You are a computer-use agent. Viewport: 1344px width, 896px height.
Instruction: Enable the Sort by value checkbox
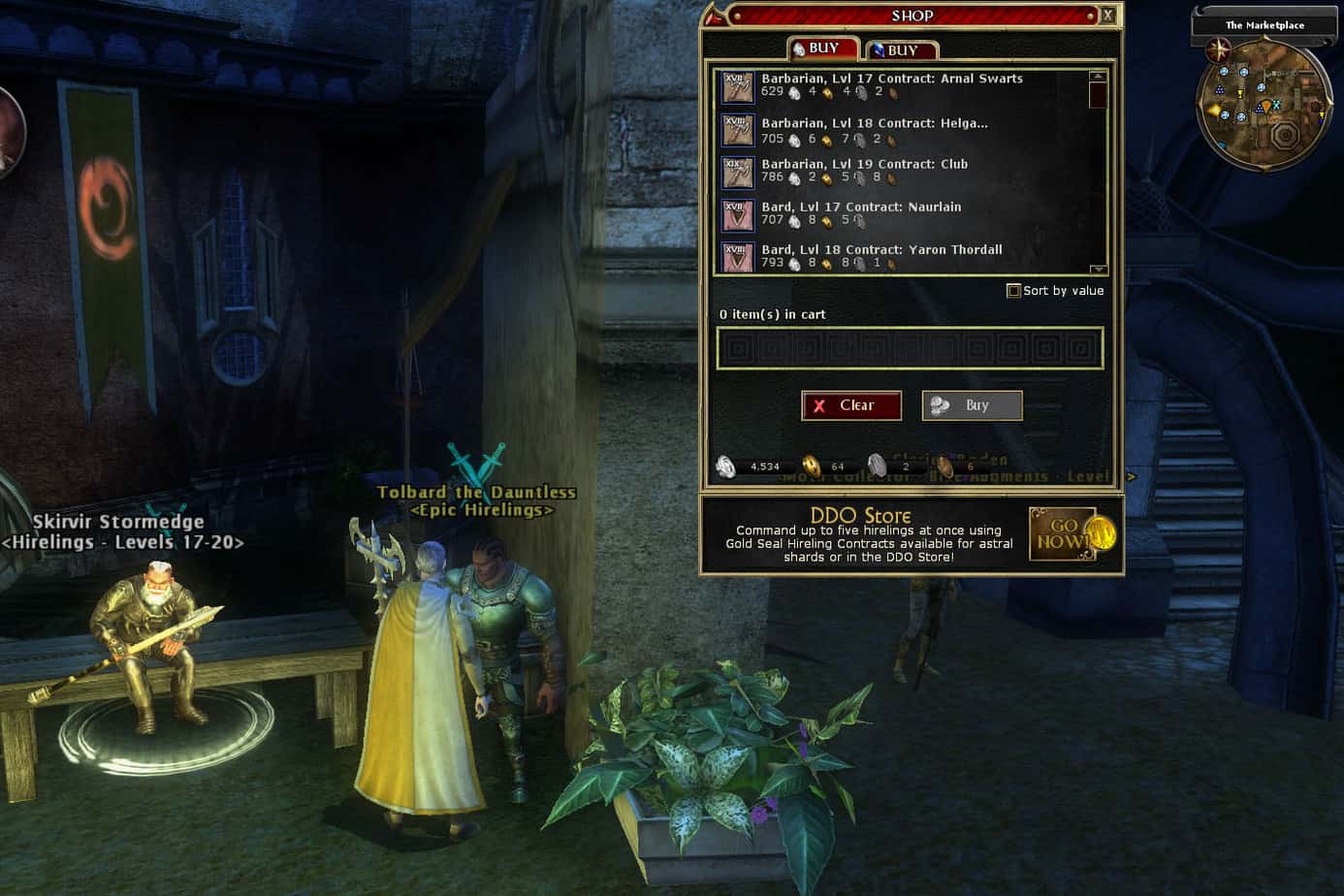pos(1013,290)
